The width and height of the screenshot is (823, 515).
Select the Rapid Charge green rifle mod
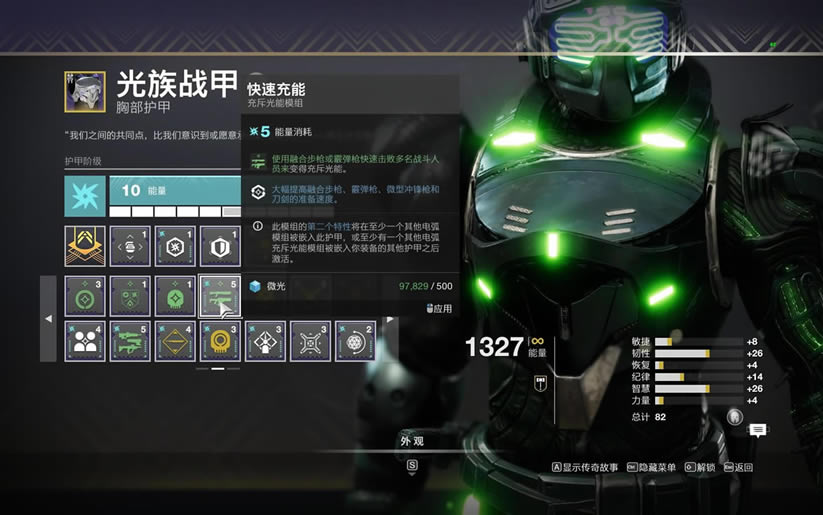pyautogui.click(x=220, y=296)
